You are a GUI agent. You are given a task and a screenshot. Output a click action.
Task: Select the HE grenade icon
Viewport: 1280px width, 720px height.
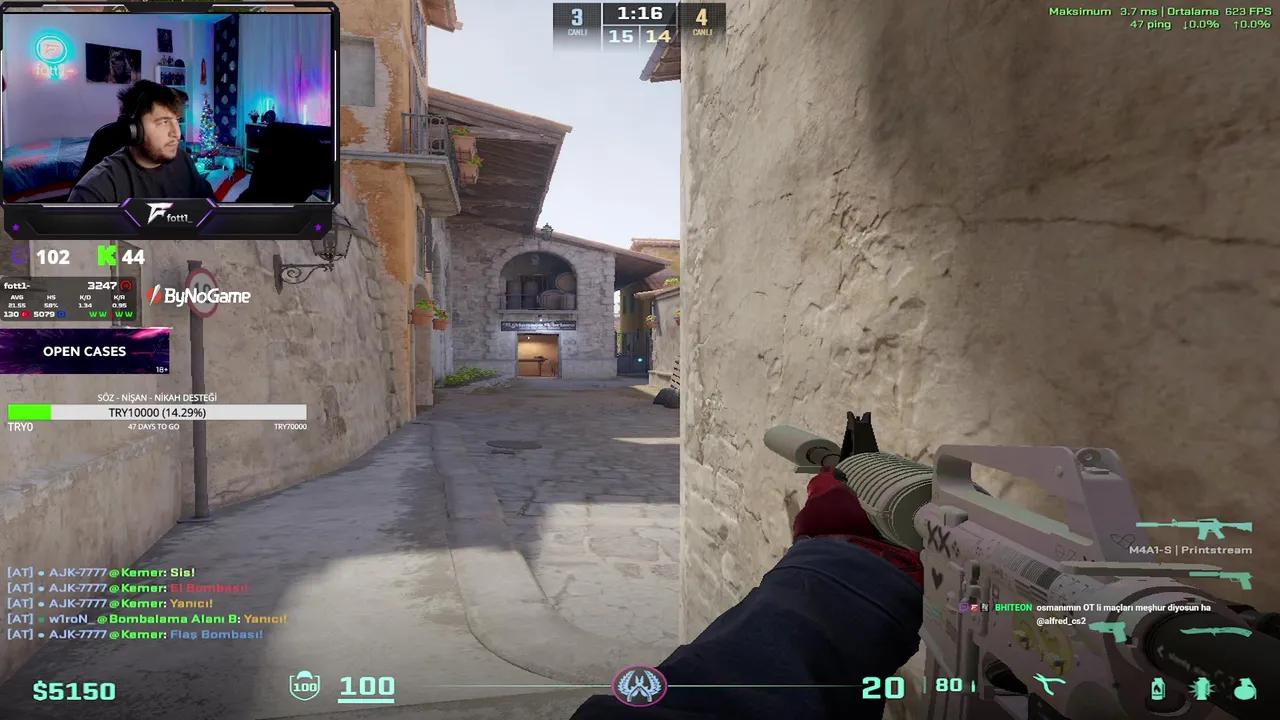[1244, 688]
